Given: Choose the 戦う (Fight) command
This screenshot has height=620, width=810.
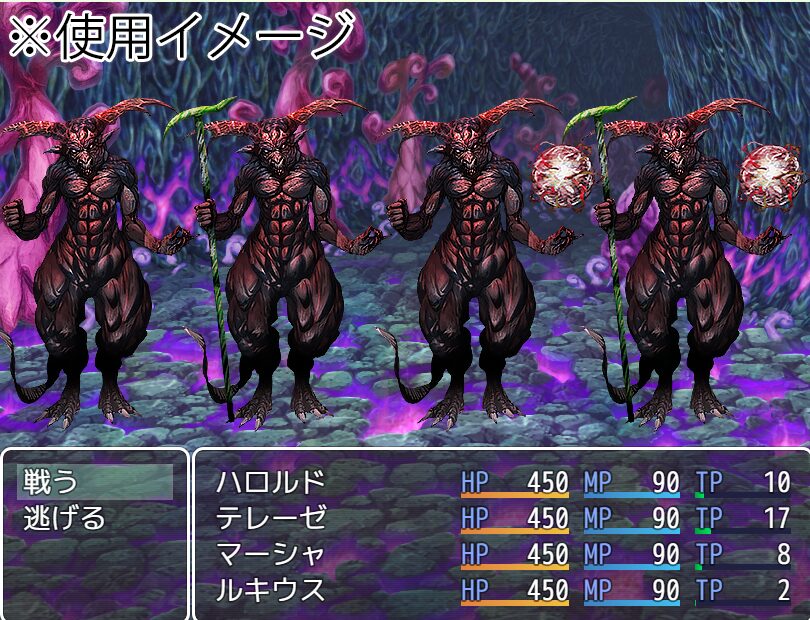Looking at the screenshot, I should tap(50, 483).
